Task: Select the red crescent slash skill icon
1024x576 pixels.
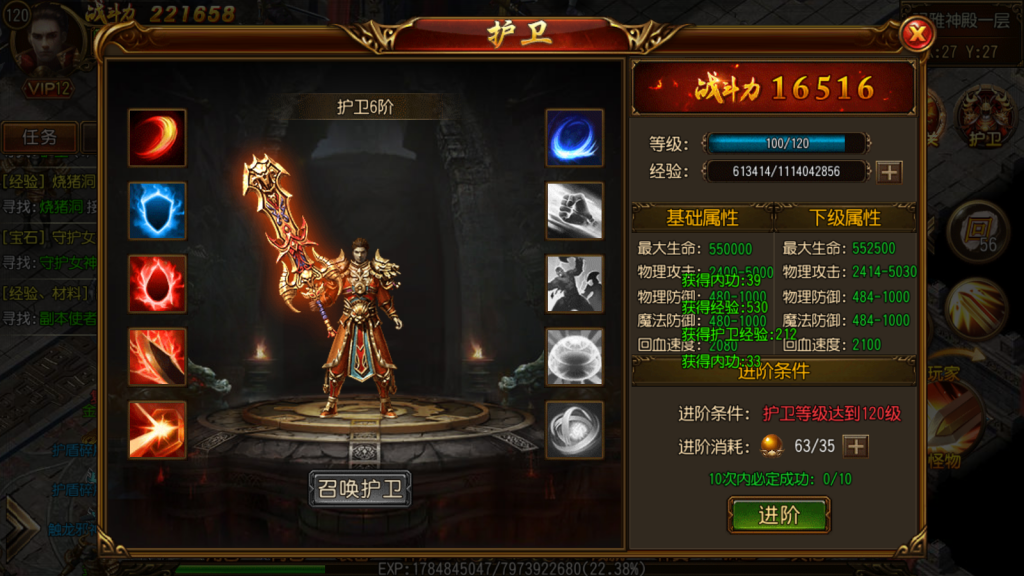Action: [157, 138]
